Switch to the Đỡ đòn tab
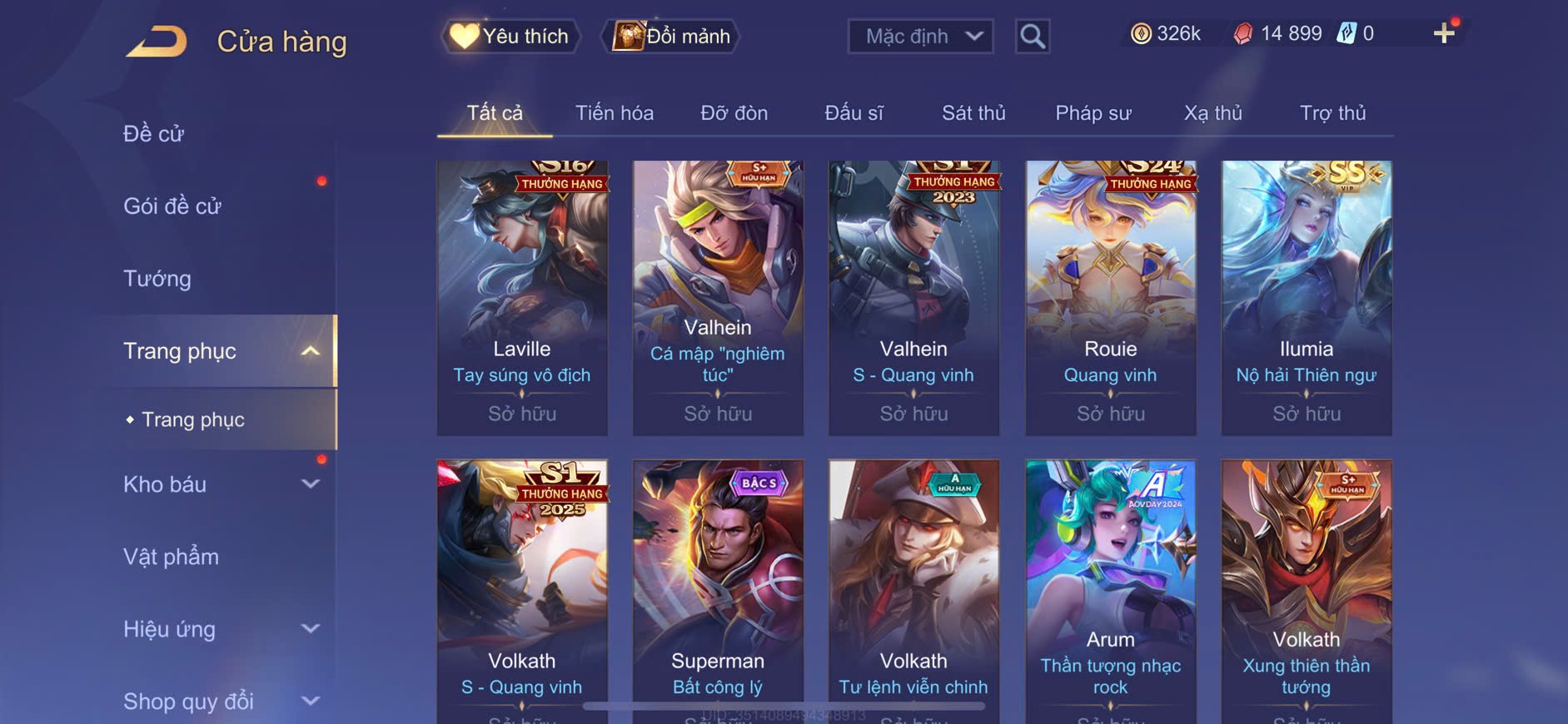The width and height of the screenshot is (1568, 724). pyautogui.click(x=734, y=113)
